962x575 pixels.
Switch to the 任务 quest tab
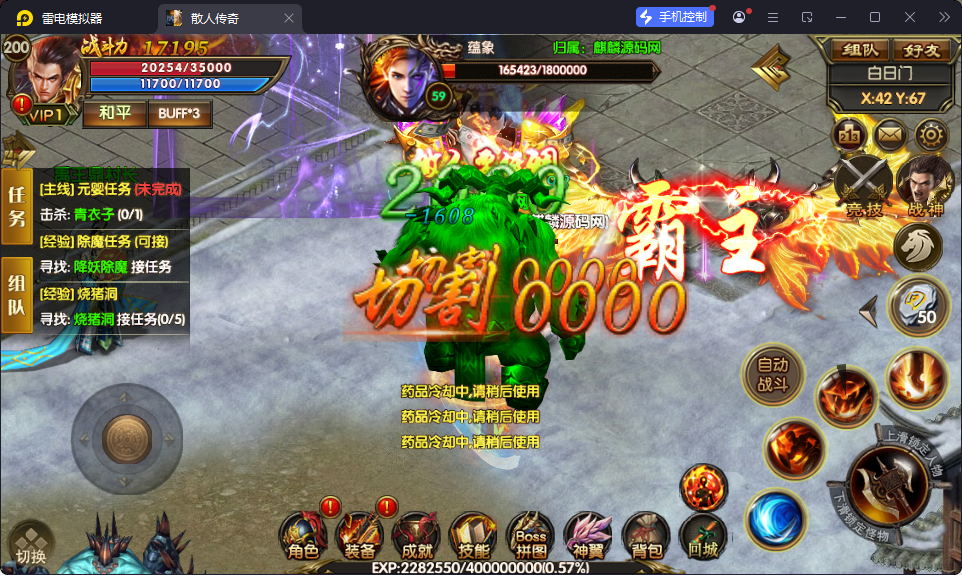(17, 206)
